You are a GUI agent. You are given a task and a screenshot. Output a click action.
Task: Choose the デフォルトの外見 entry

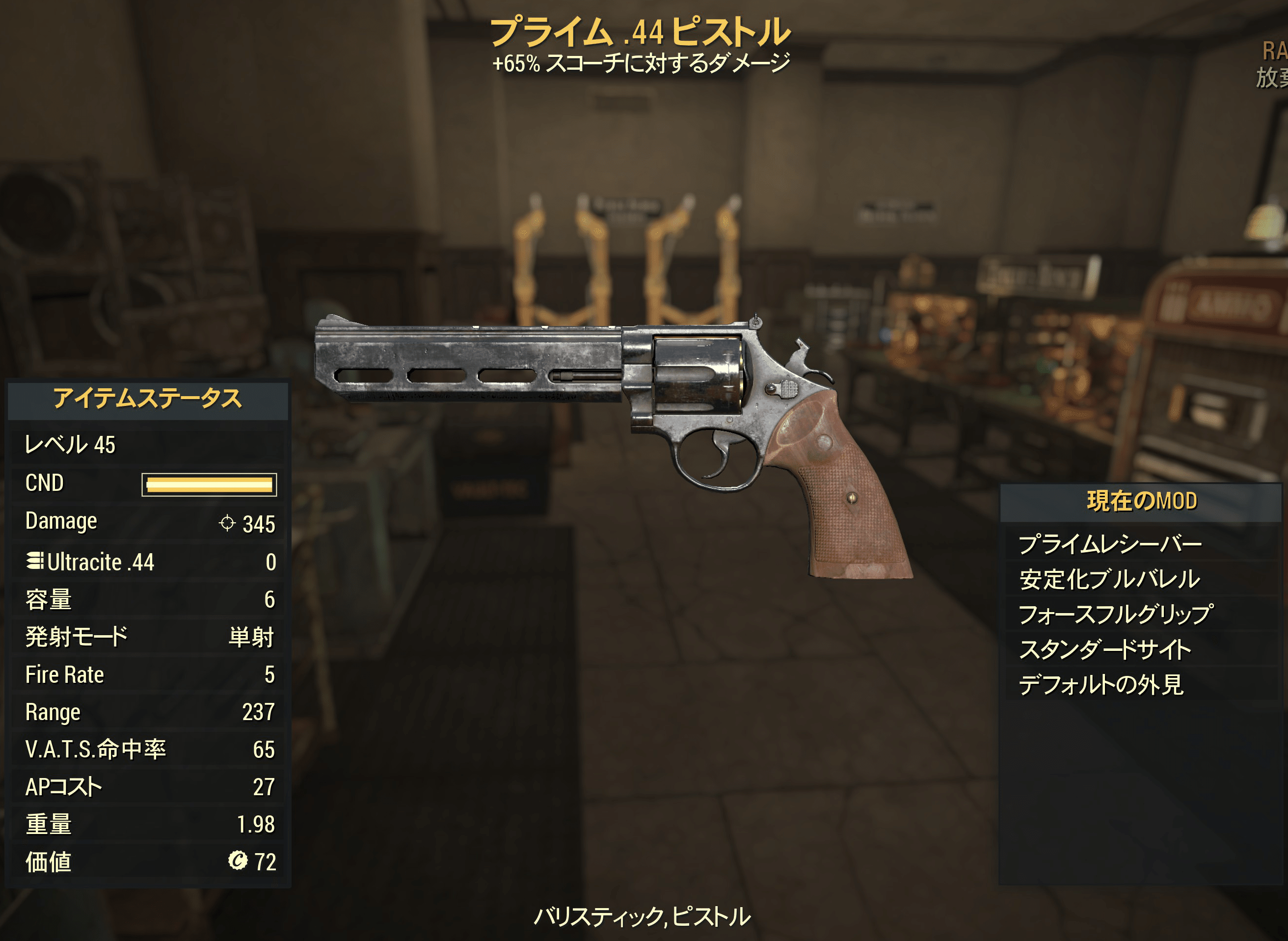click(x=1100, y=685)
